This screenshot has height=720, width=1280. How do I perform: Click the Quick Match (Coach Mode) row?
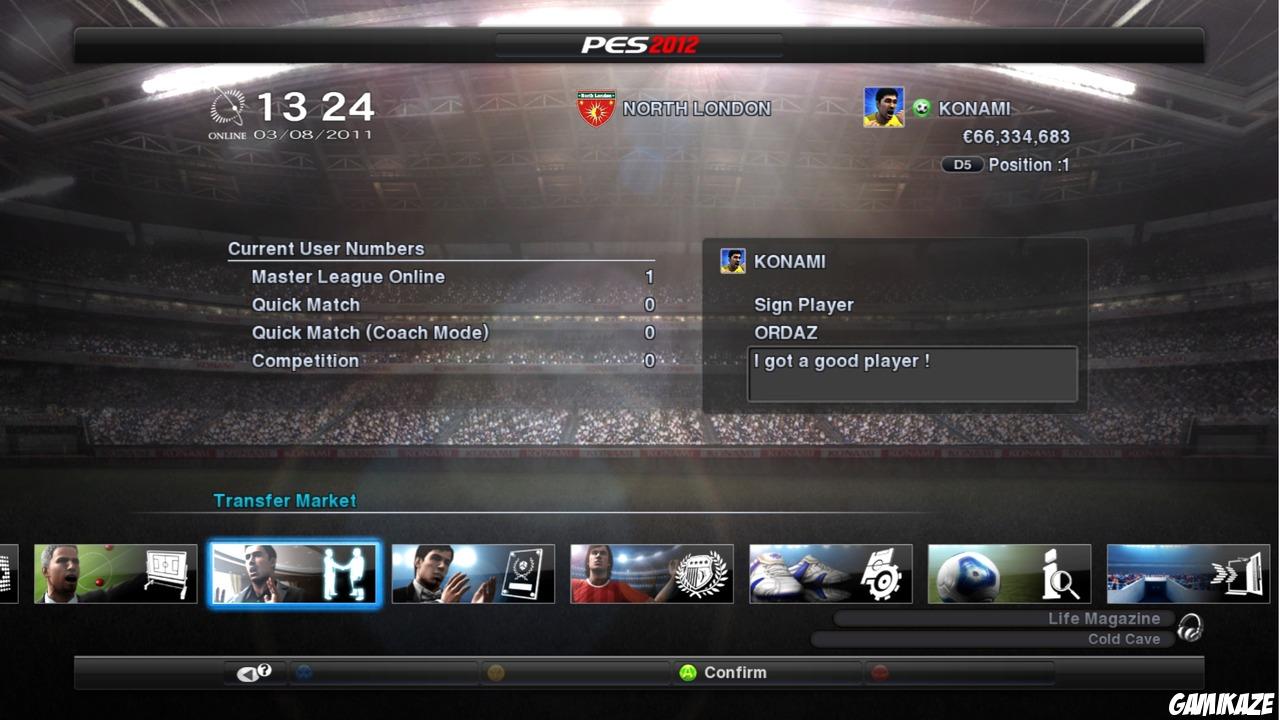pos(370,332)
